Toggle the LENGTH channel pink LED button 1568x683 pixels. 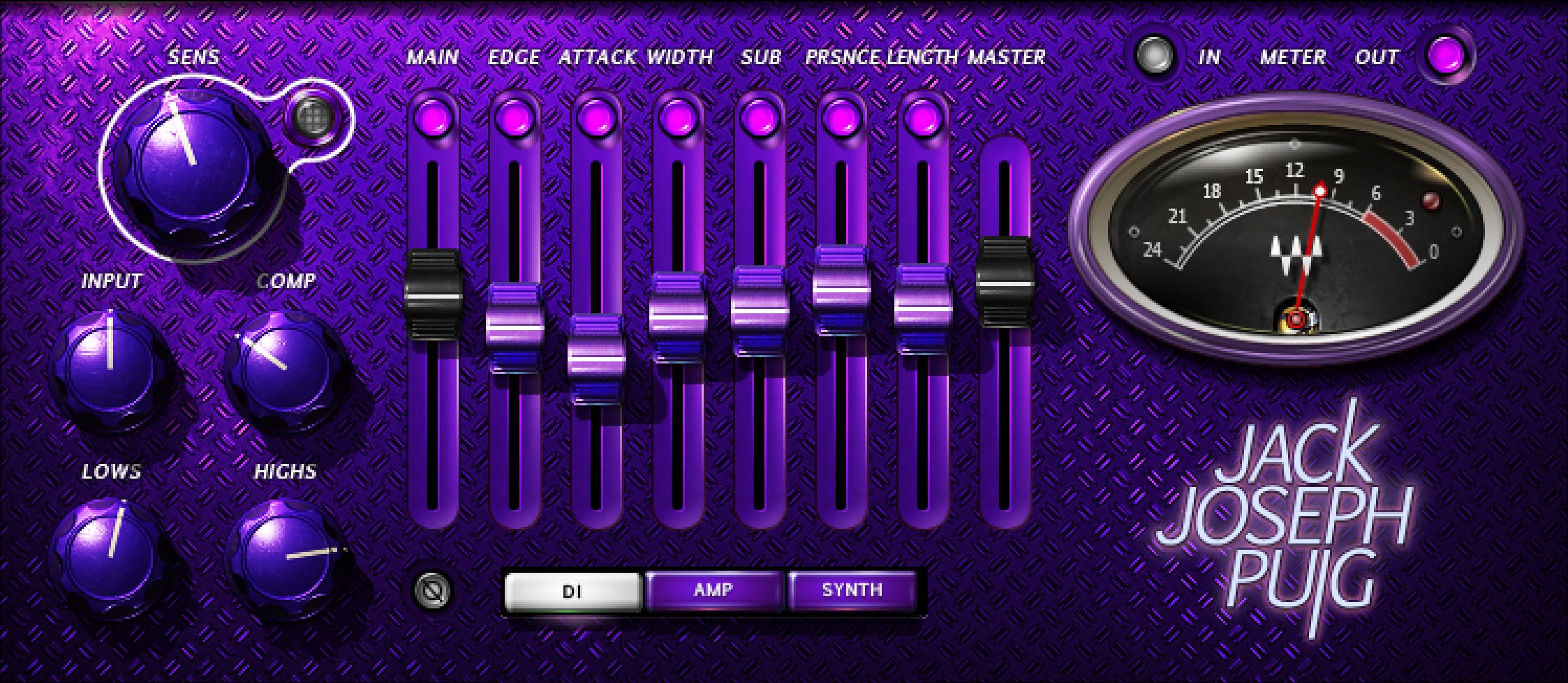923,117
